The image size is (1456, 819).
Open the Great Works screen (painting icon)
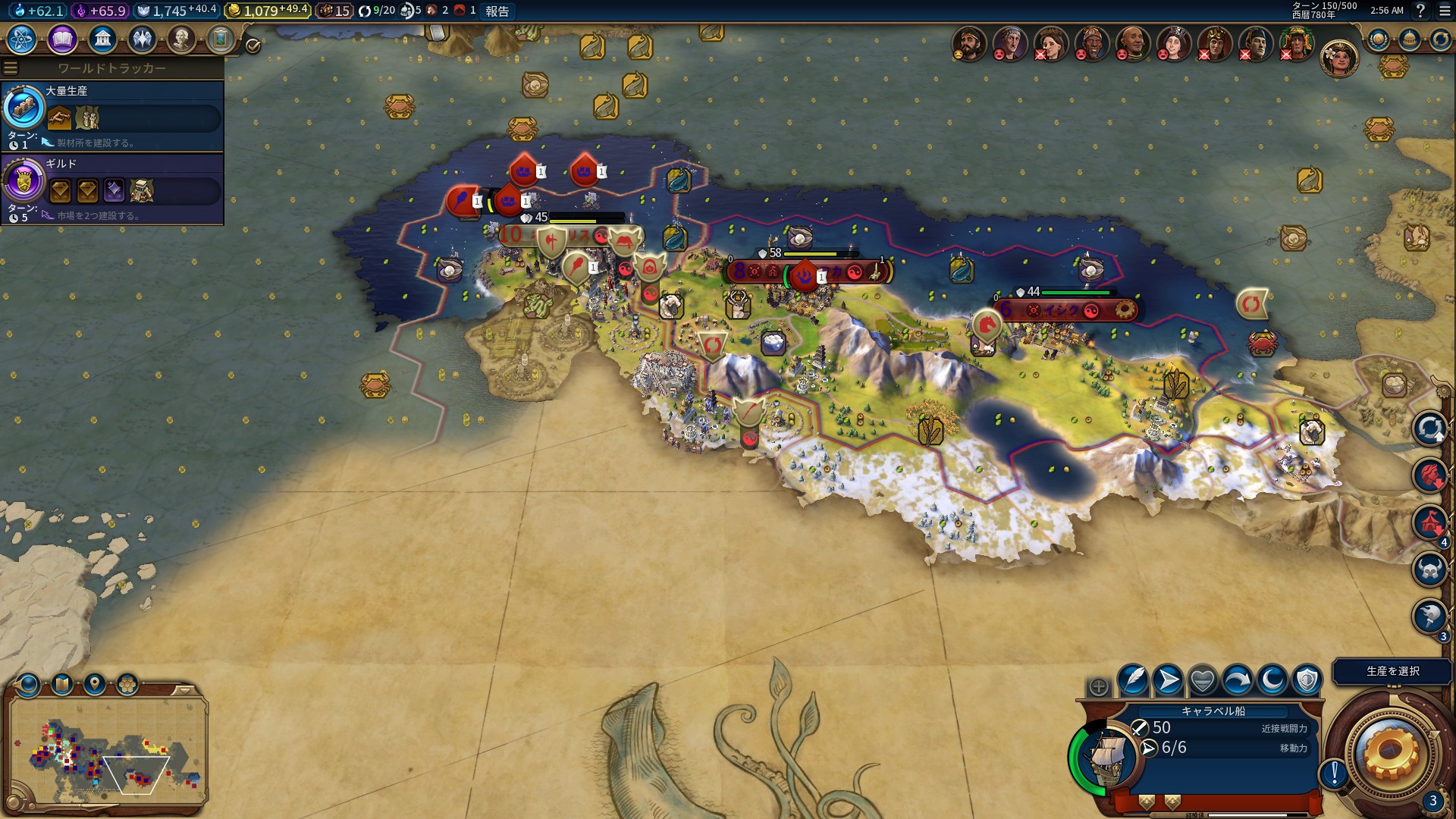(221, 39)
